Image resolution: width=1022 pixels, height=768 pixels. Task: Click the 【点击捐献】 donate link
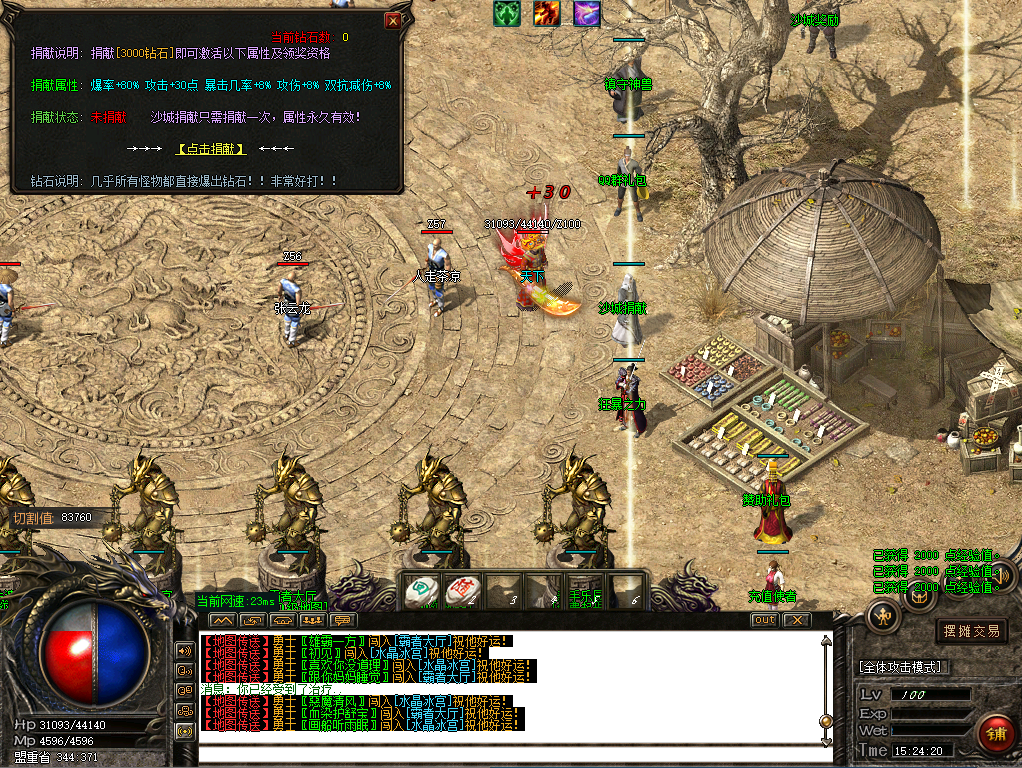pyautogui.click(x=211, y=149)
